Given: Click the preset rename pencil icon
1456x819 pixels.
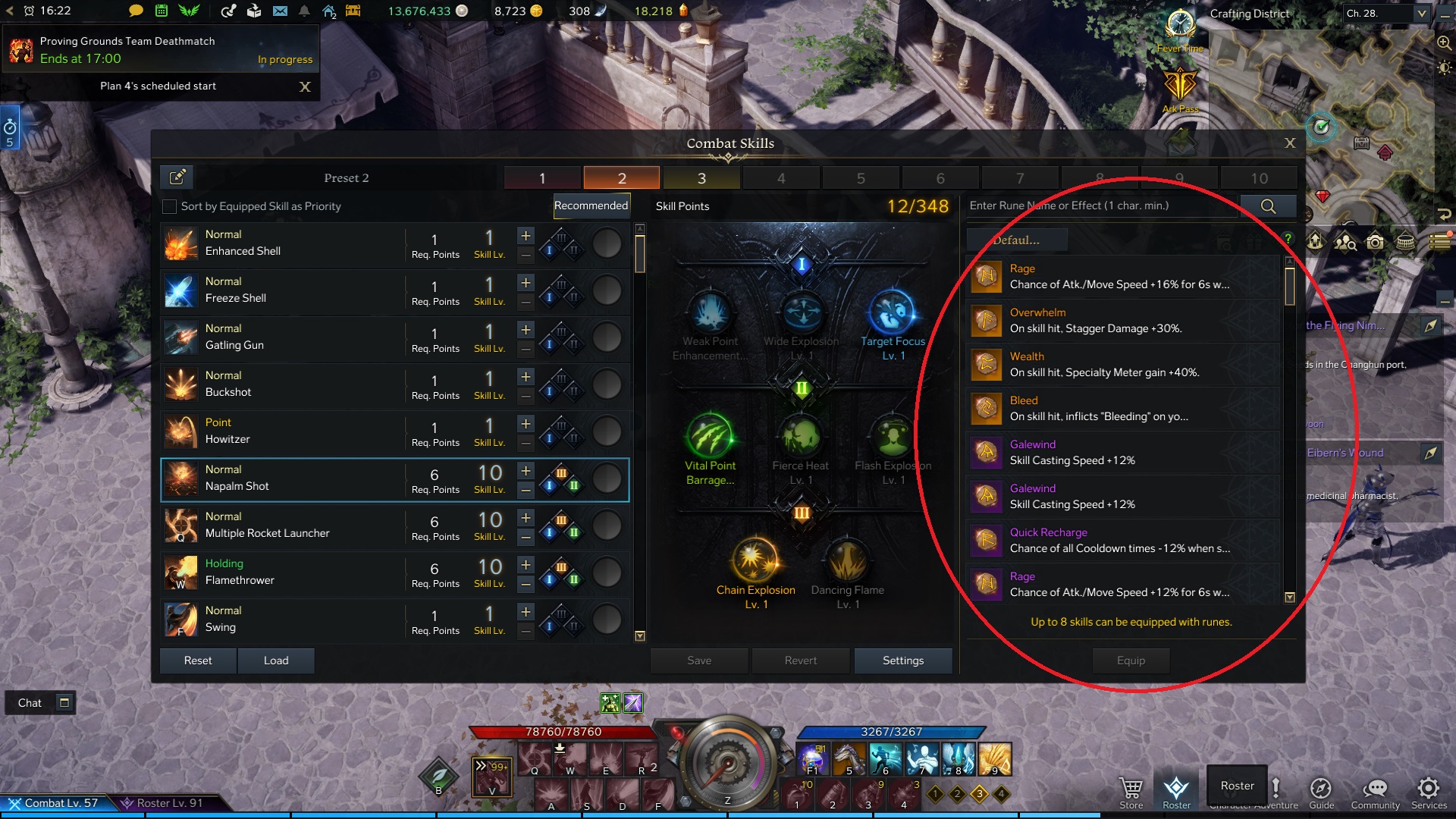Looking at the screenshot, I should (177, 177).
